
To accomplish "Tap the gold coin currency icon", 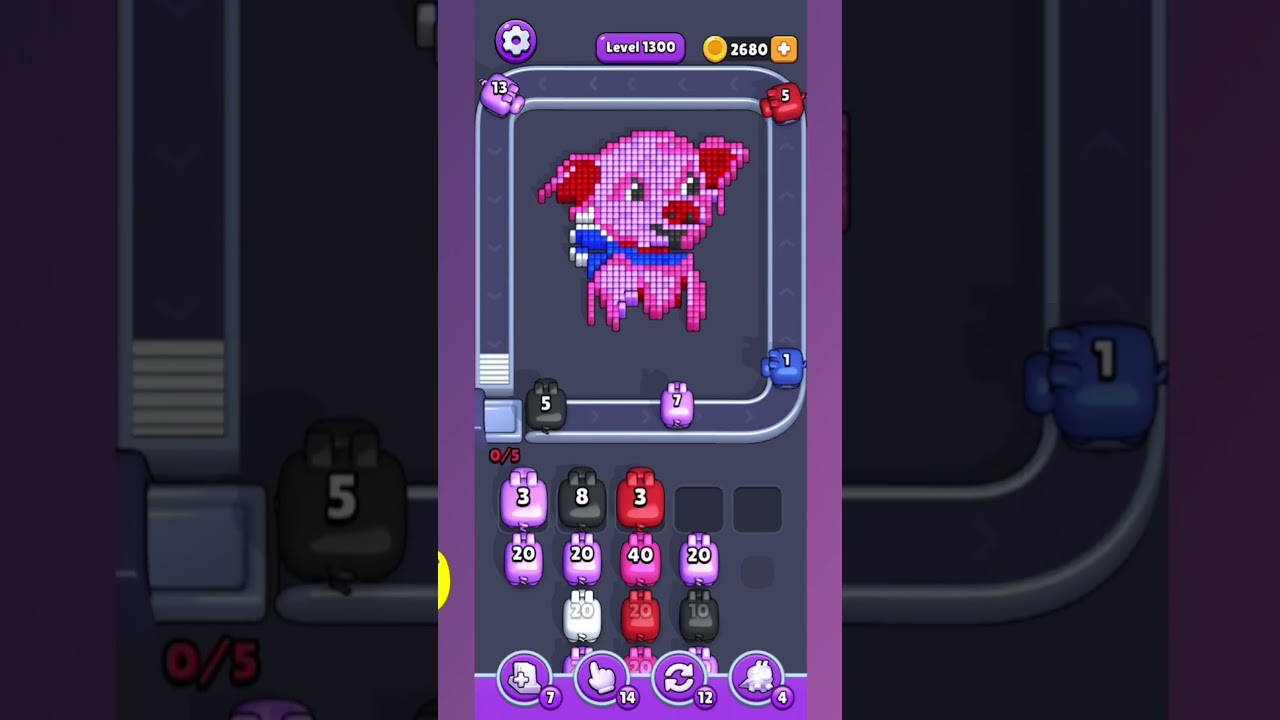I will point(716,48).
